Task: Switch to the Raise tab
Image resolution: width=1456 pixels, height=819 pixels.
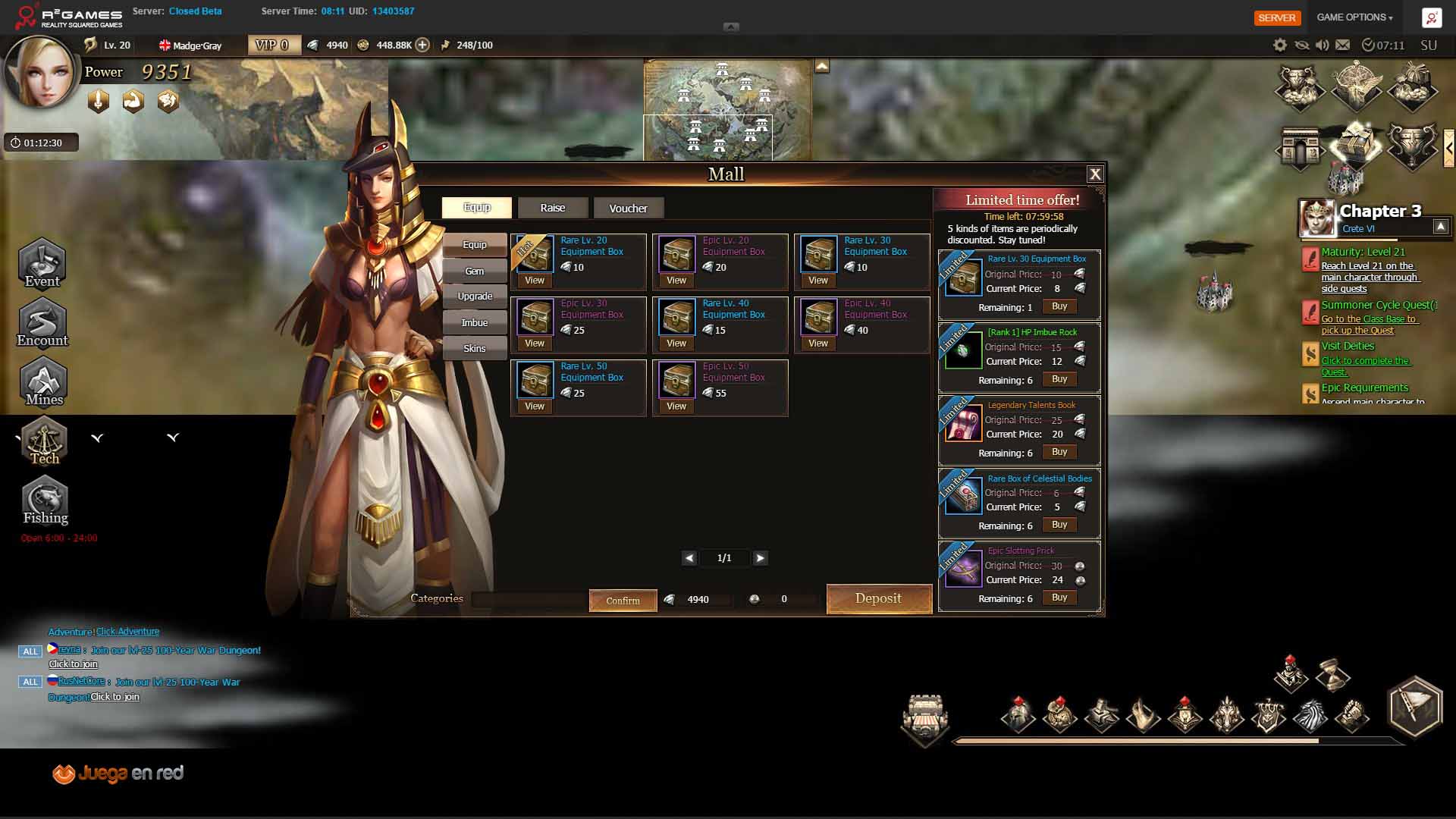Action: [553, 208]
